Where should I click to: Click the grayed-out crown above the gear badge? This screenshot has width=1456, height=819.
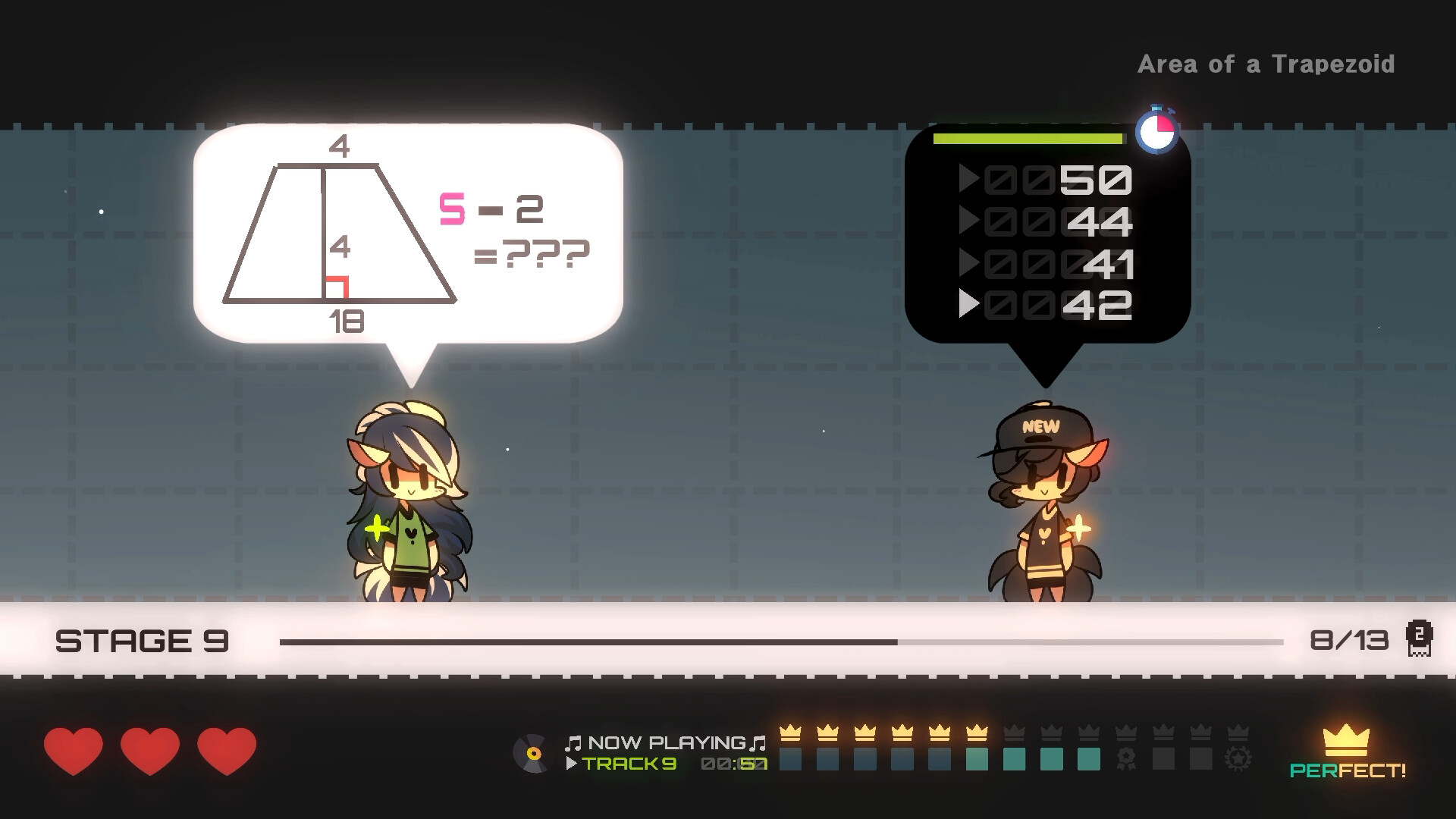click(1238, 733)
